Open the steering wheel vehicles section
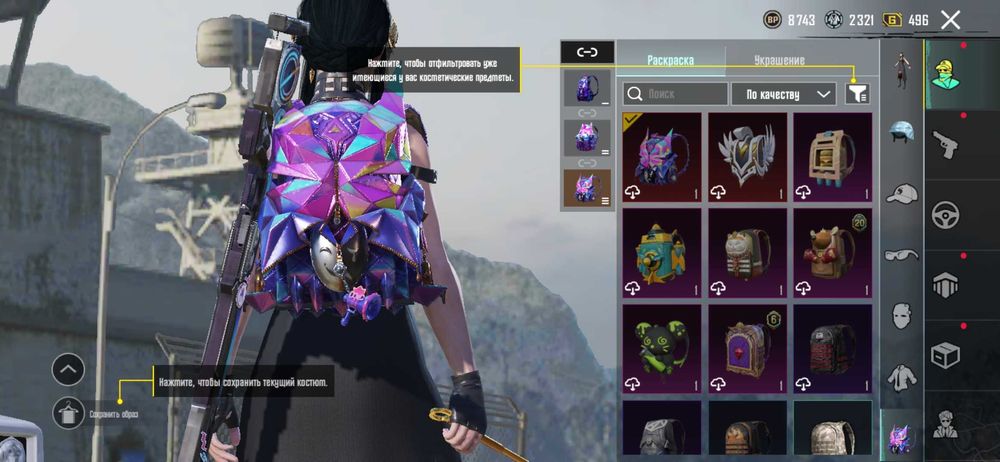 pos(945,215)
